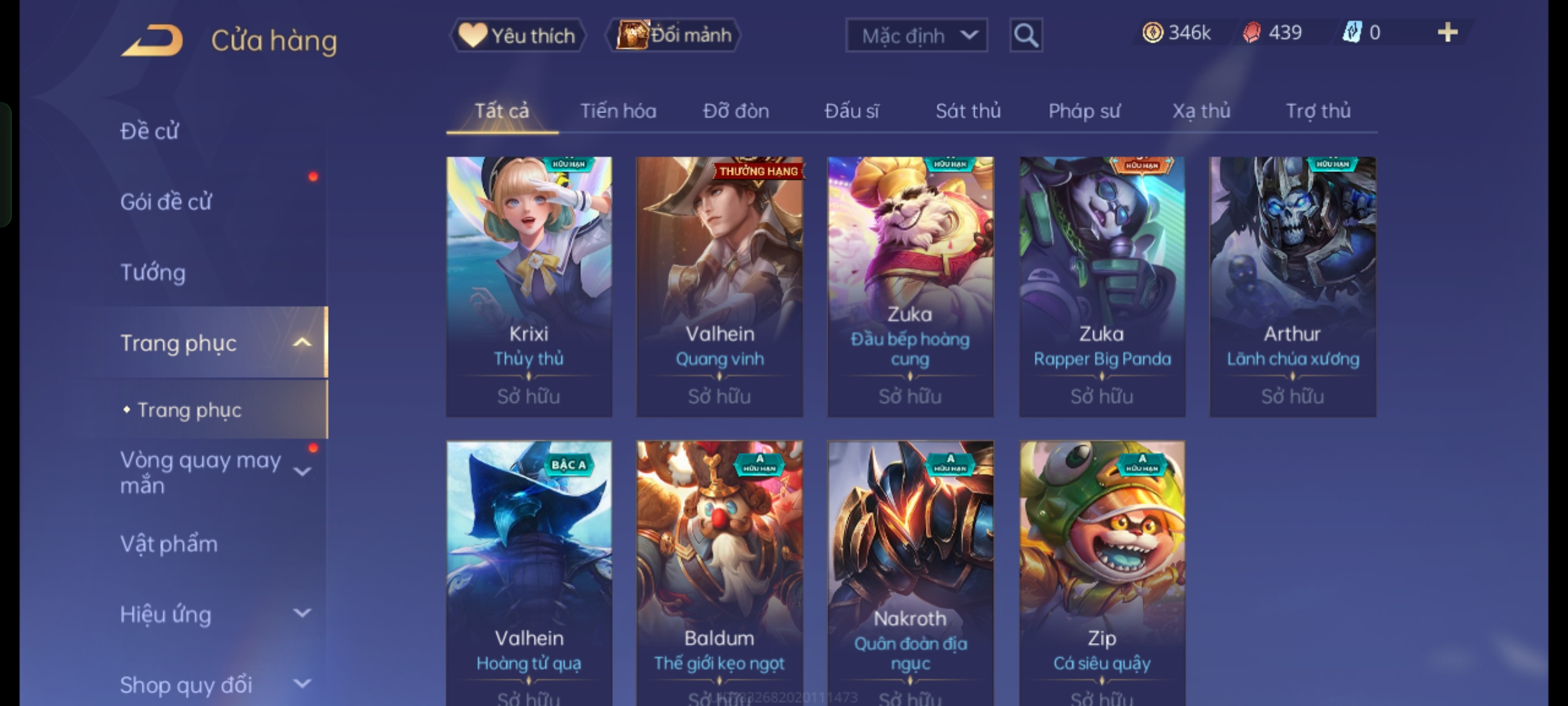
Task: Select the Arthur Lãnh chúa xương skin
Action: tap(1292, 286)
